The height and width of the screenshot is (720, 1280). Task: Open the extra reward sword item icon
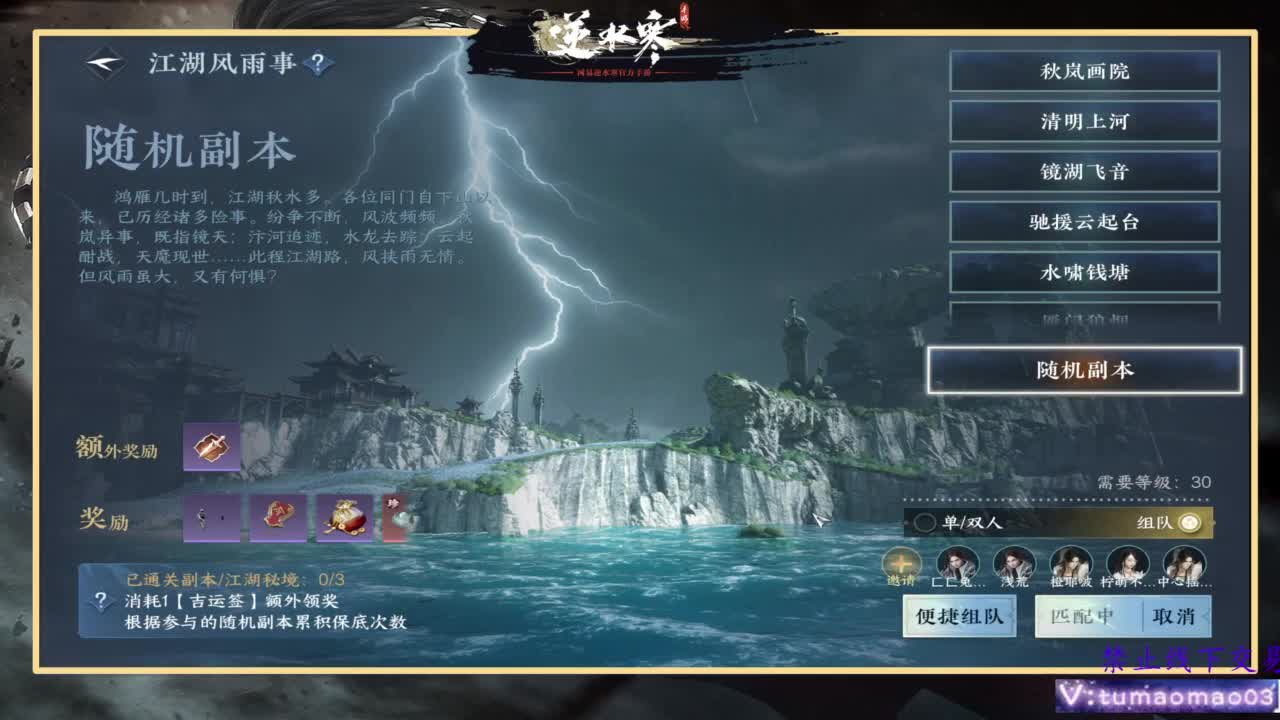[211, 447]
